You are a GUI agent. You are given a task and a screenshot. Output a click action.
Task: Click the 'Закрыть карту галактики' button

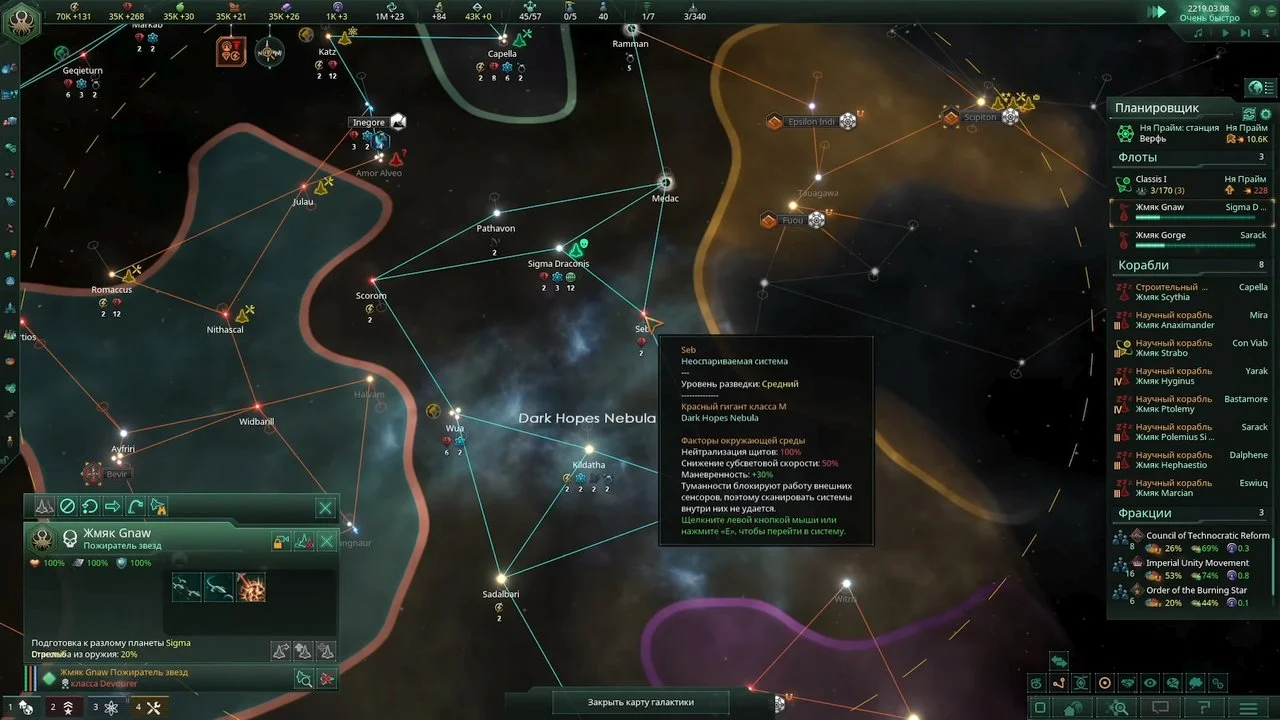pyautogui.click(x=640, y=702)
